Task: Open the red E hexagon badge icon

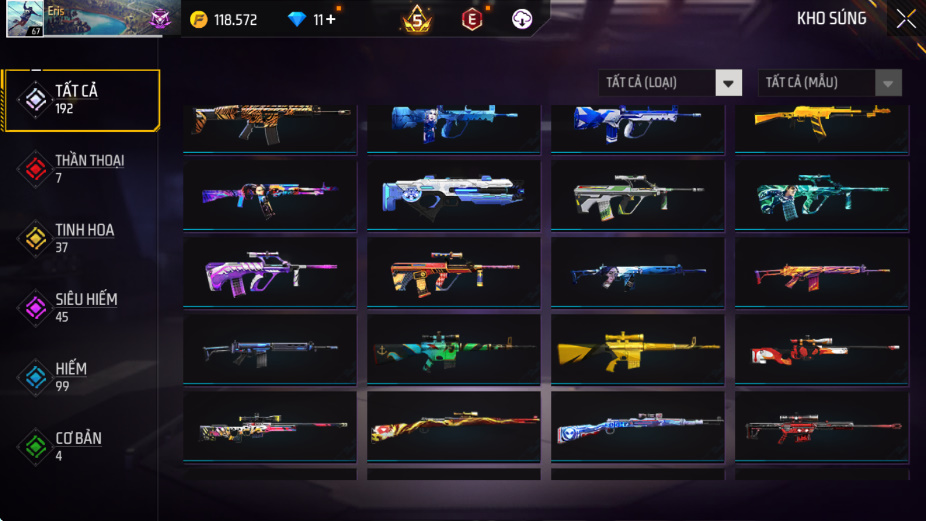Action: tap(472, 19)
